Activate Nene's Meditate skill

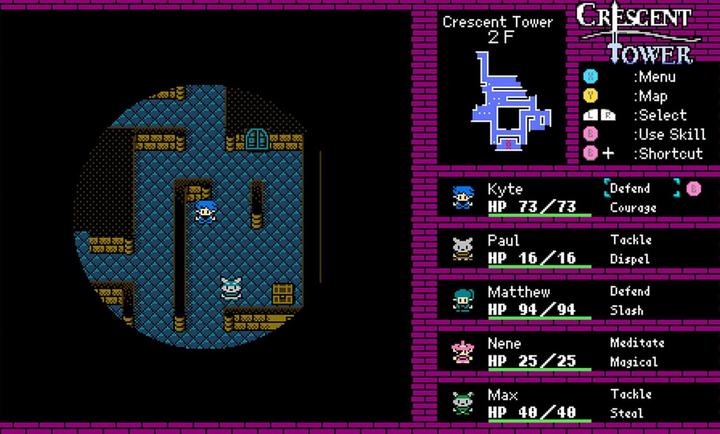[636, 343]
